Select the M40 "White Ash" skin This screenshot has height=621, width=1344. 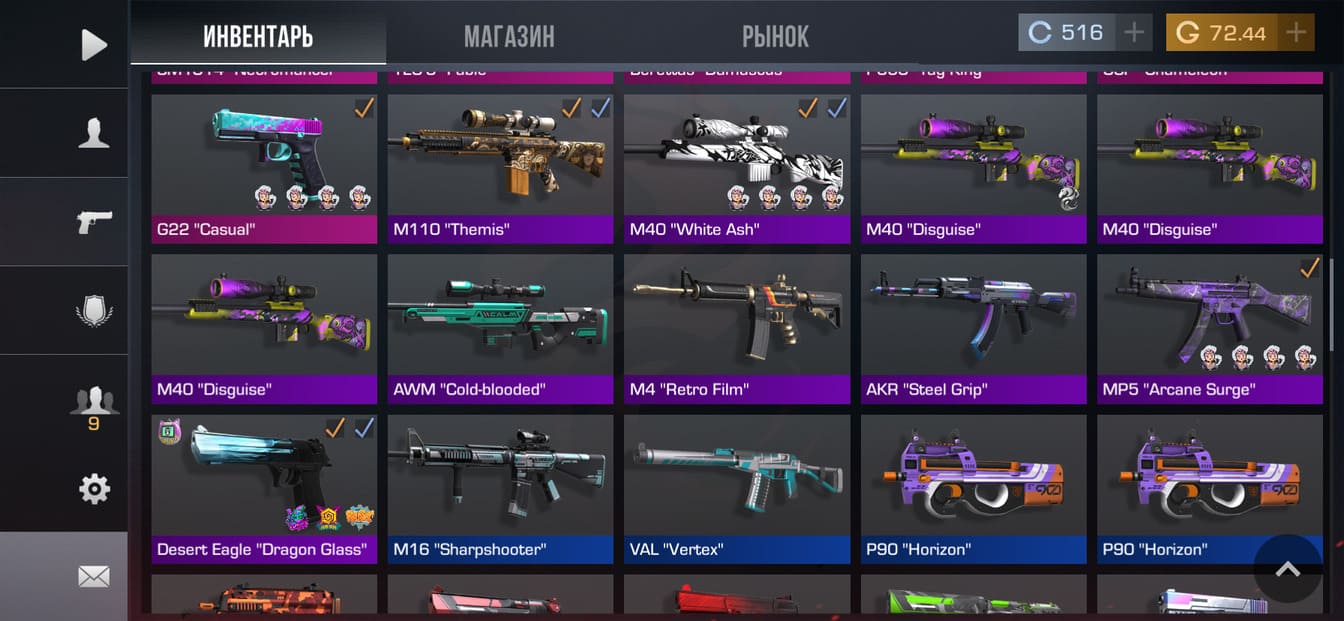[x=737, y=168]
